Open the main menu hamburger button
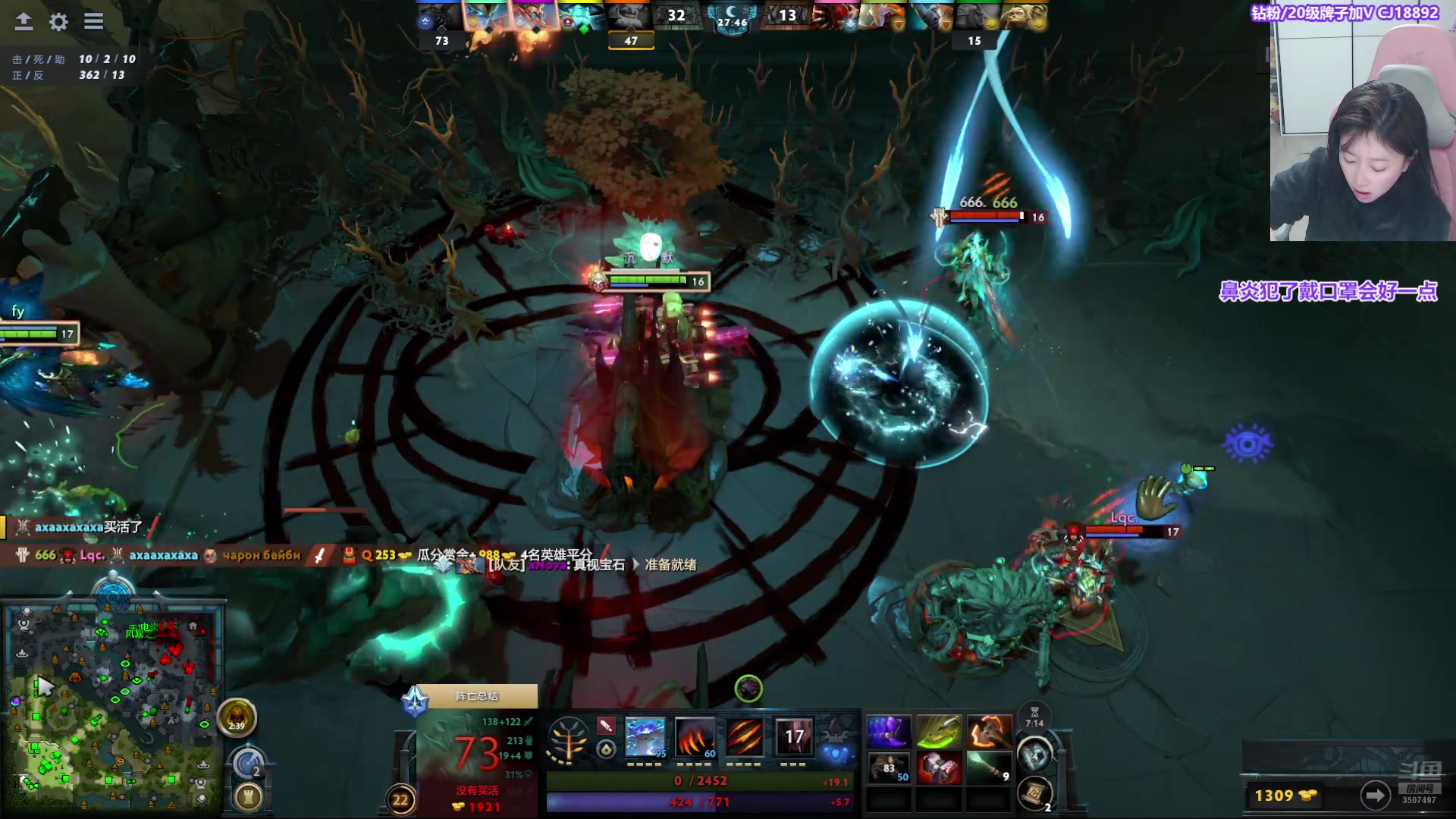 point(93,21)
